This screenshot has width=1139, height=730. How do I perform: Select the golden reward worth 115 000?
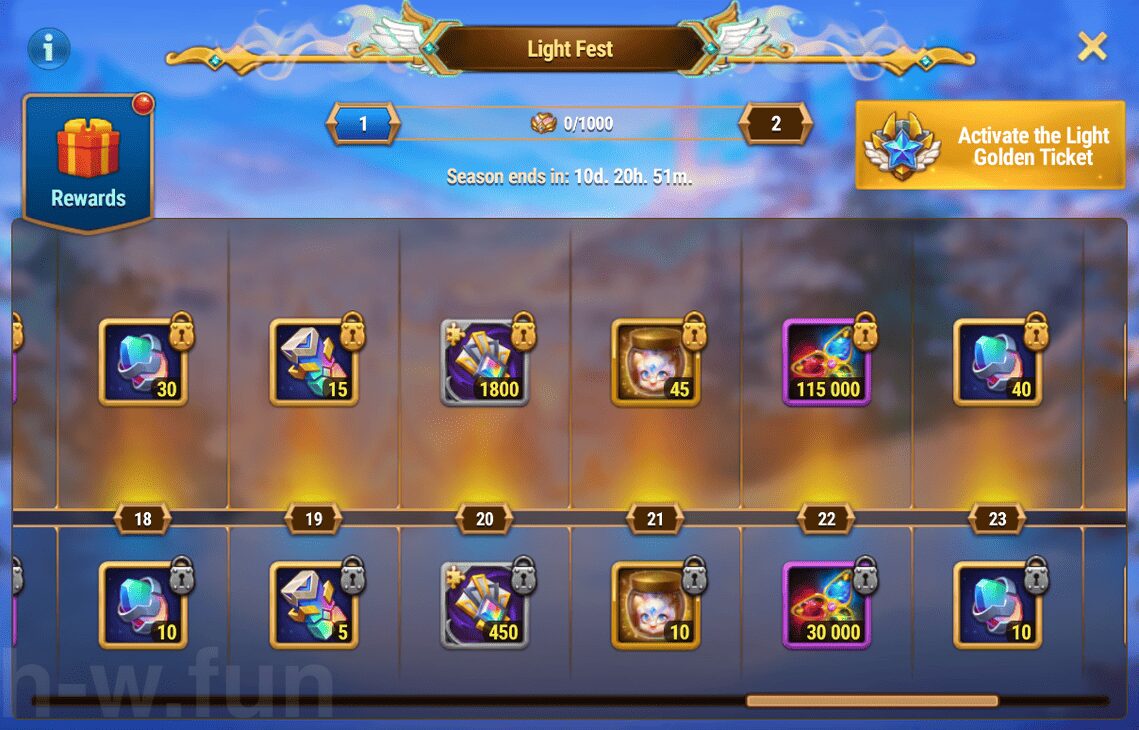click(827, 362)
